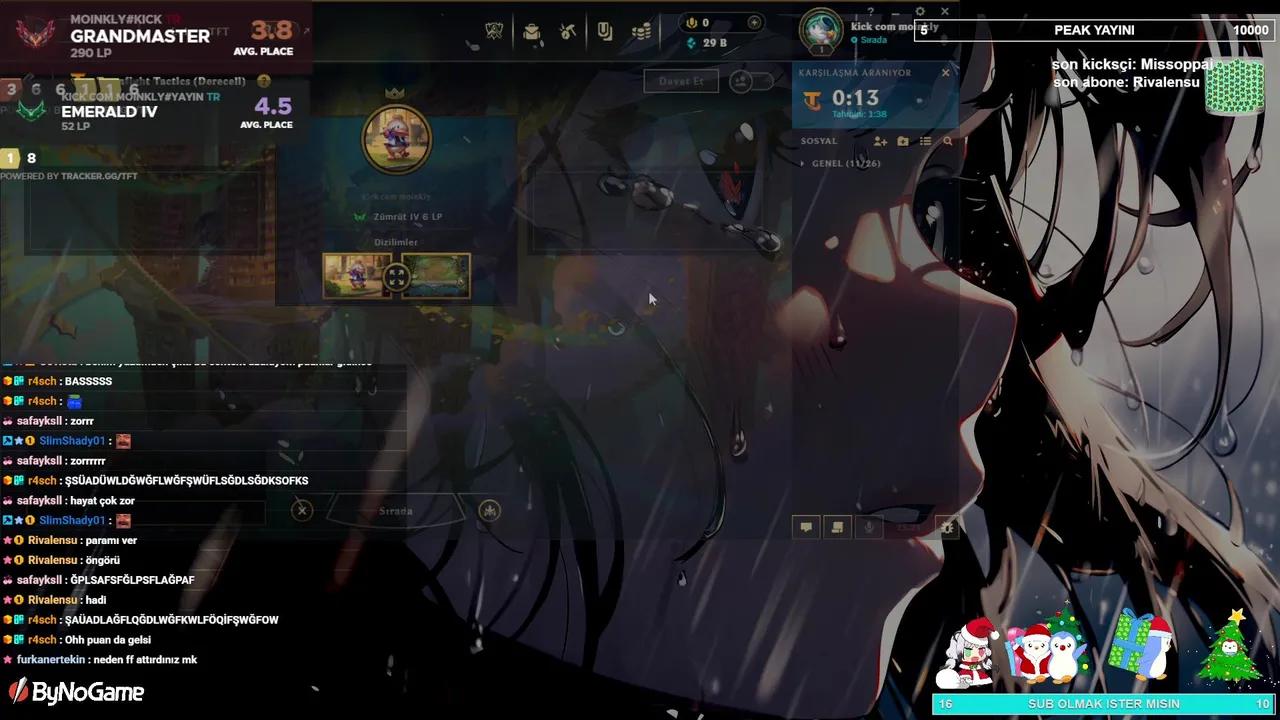Toggle the microphone mute button
Image resolution: width=1280 pixels, height=720 pixels.
click(868, 527)
